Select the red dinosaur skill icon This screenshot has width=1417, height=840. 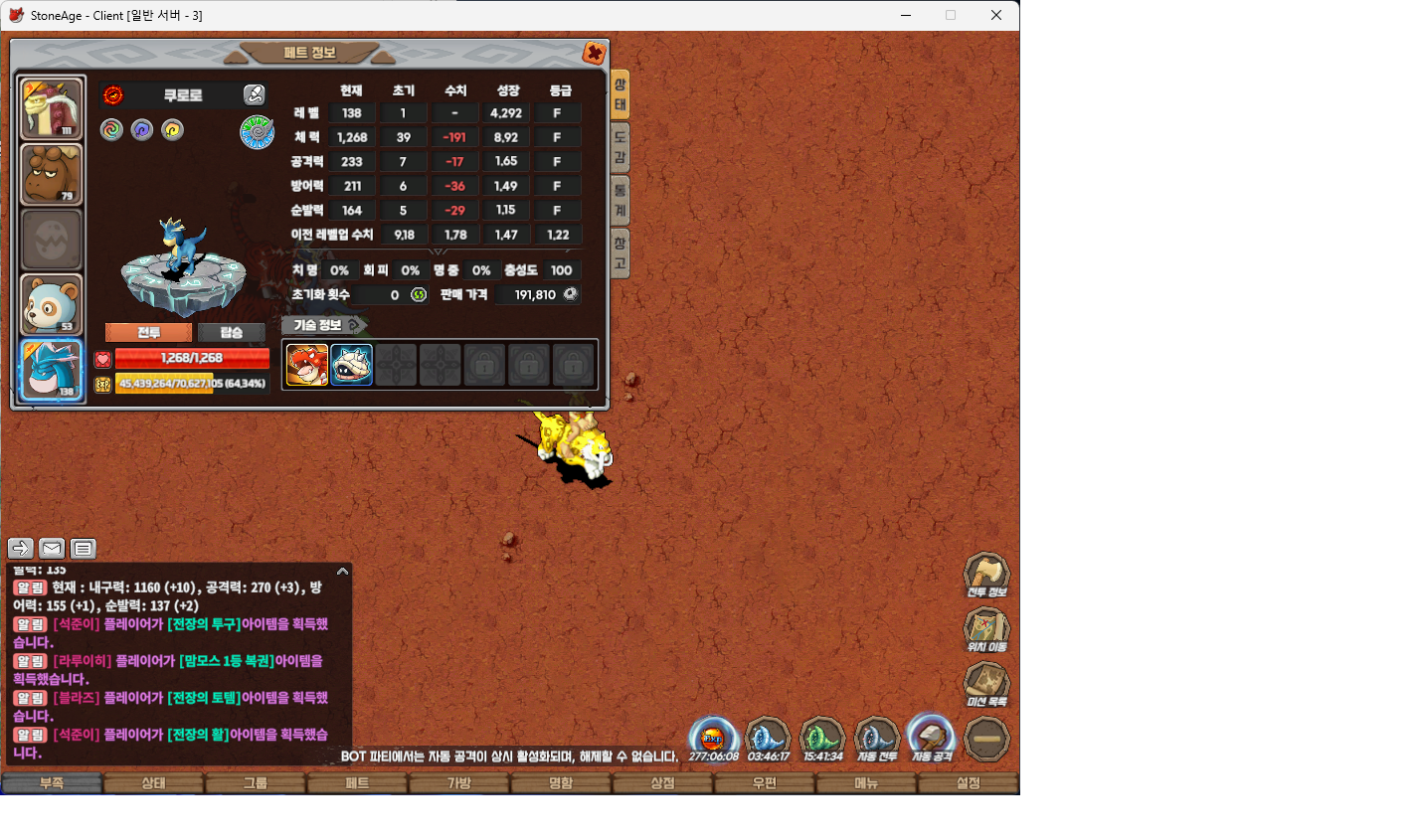tap(306, 365)
